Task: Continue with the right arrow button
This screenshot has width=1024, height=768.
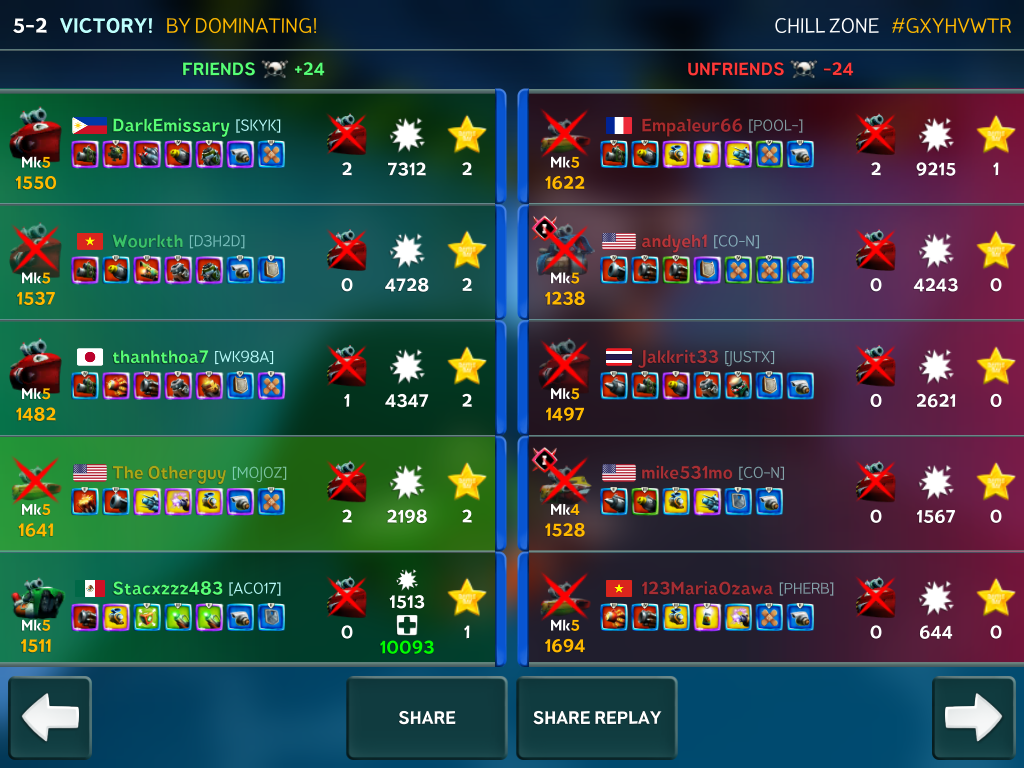Action: tap(973, 718)
